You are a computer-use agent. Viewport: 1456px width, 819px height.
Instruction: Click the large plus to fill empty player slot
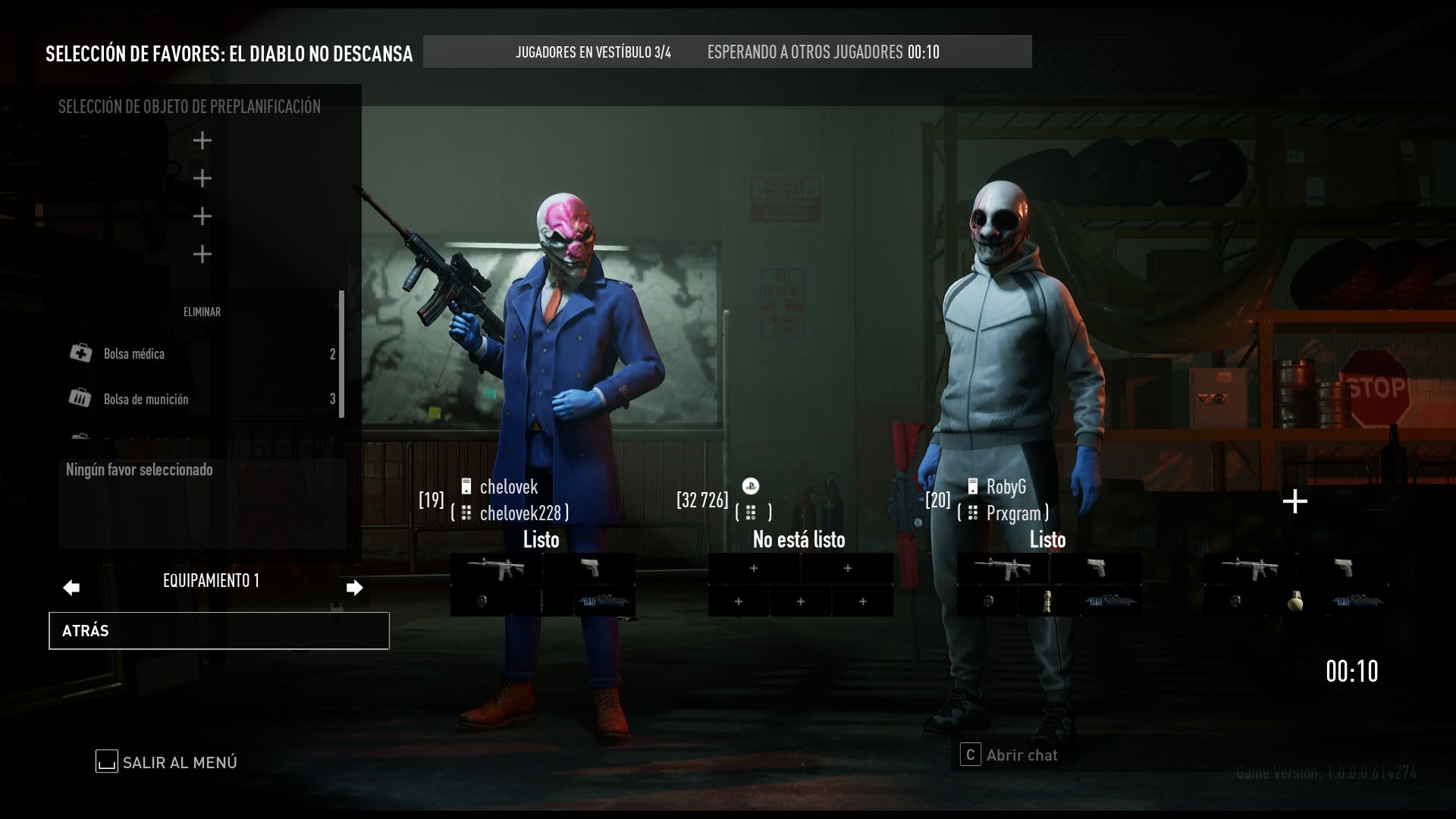coord(1294,500)
